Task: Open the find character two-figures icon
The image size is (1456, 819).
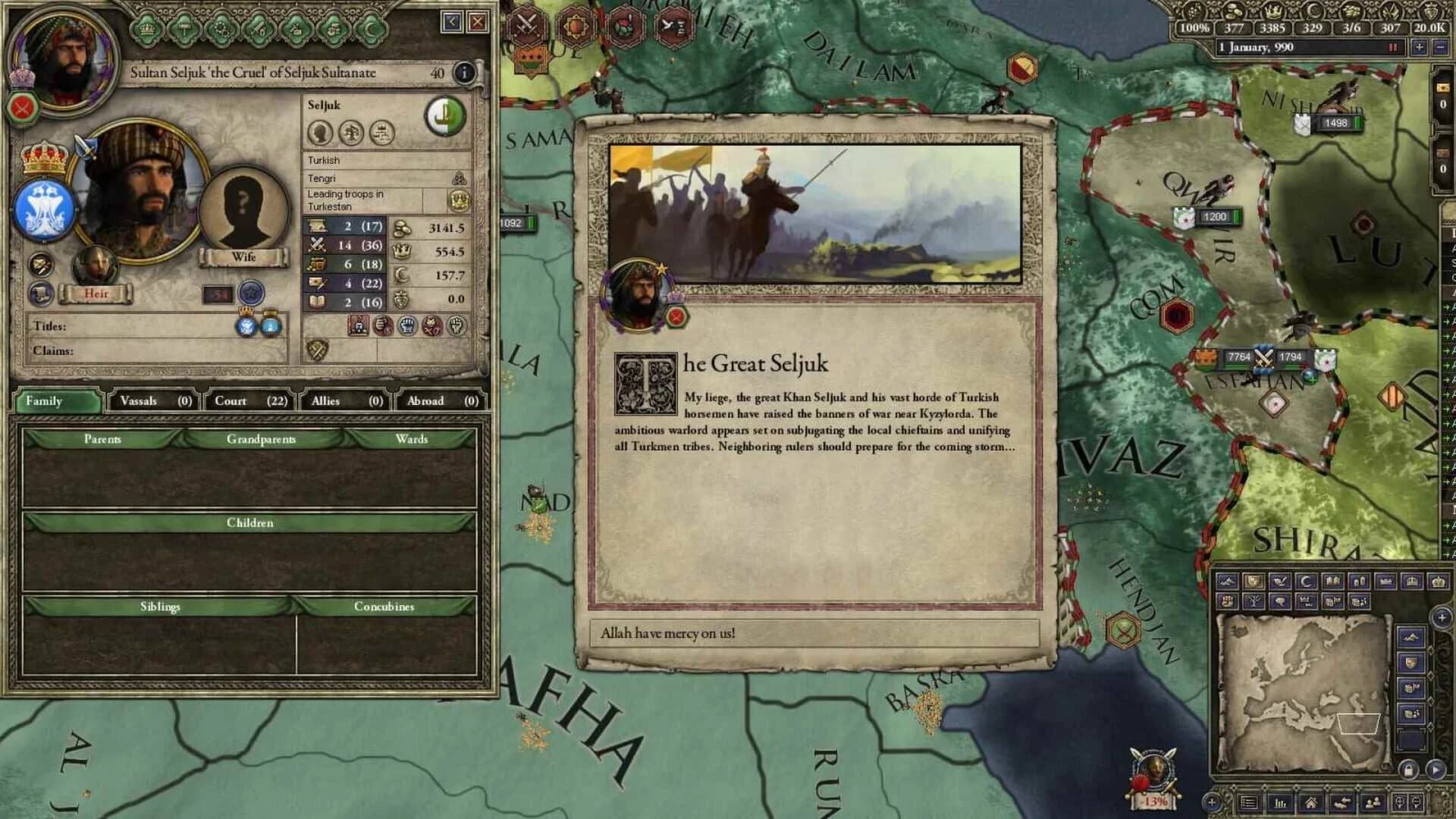Action: [x=1373, y=802]
